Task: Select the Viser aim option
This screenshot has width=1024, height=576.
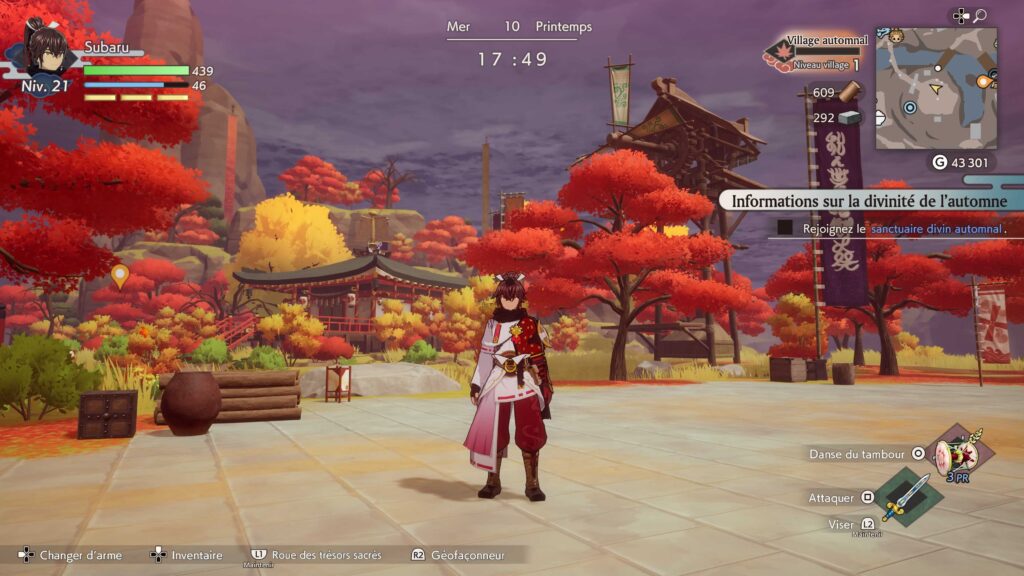Action: coord(841,524)
